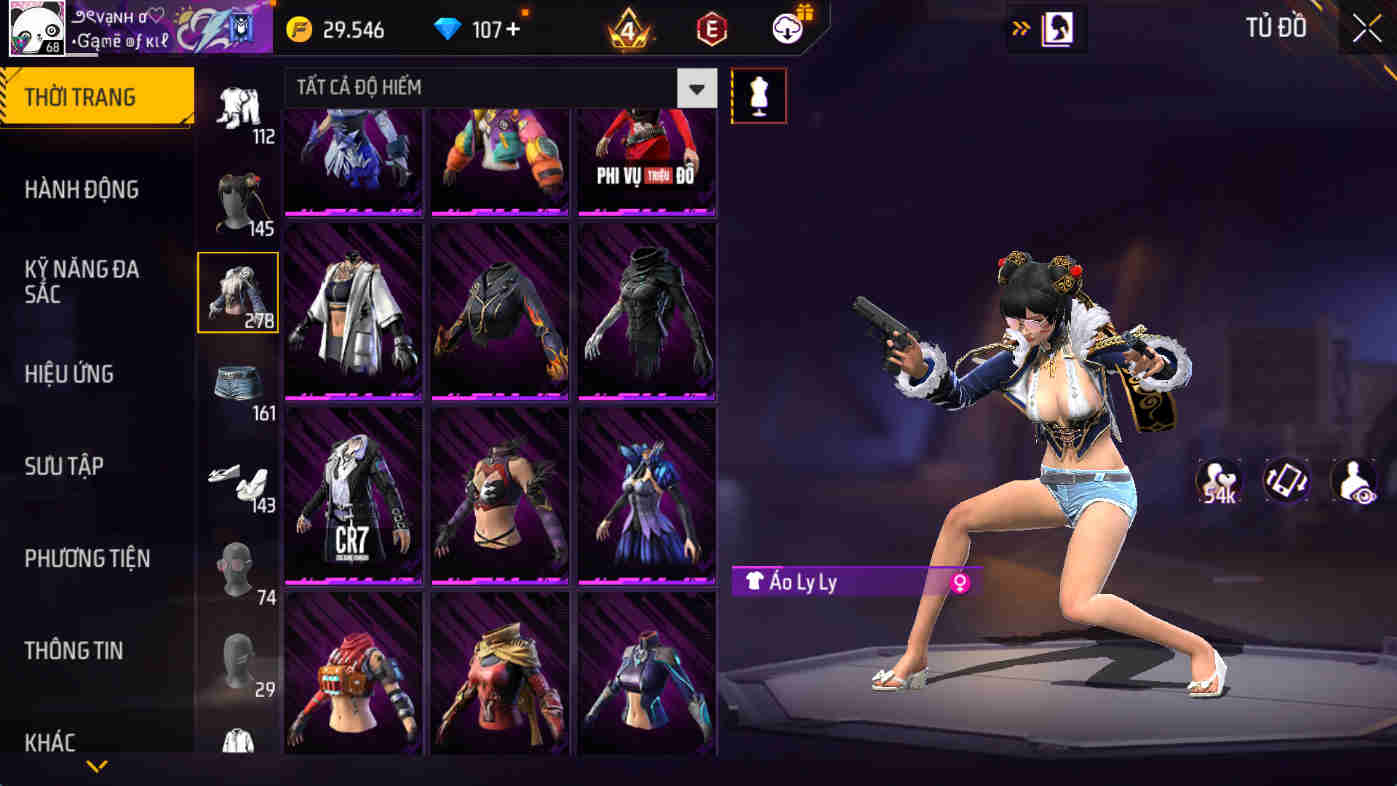Expand the side panel with the double arrows
Screen dimensions: 1397x786
tap(1020, 28)
